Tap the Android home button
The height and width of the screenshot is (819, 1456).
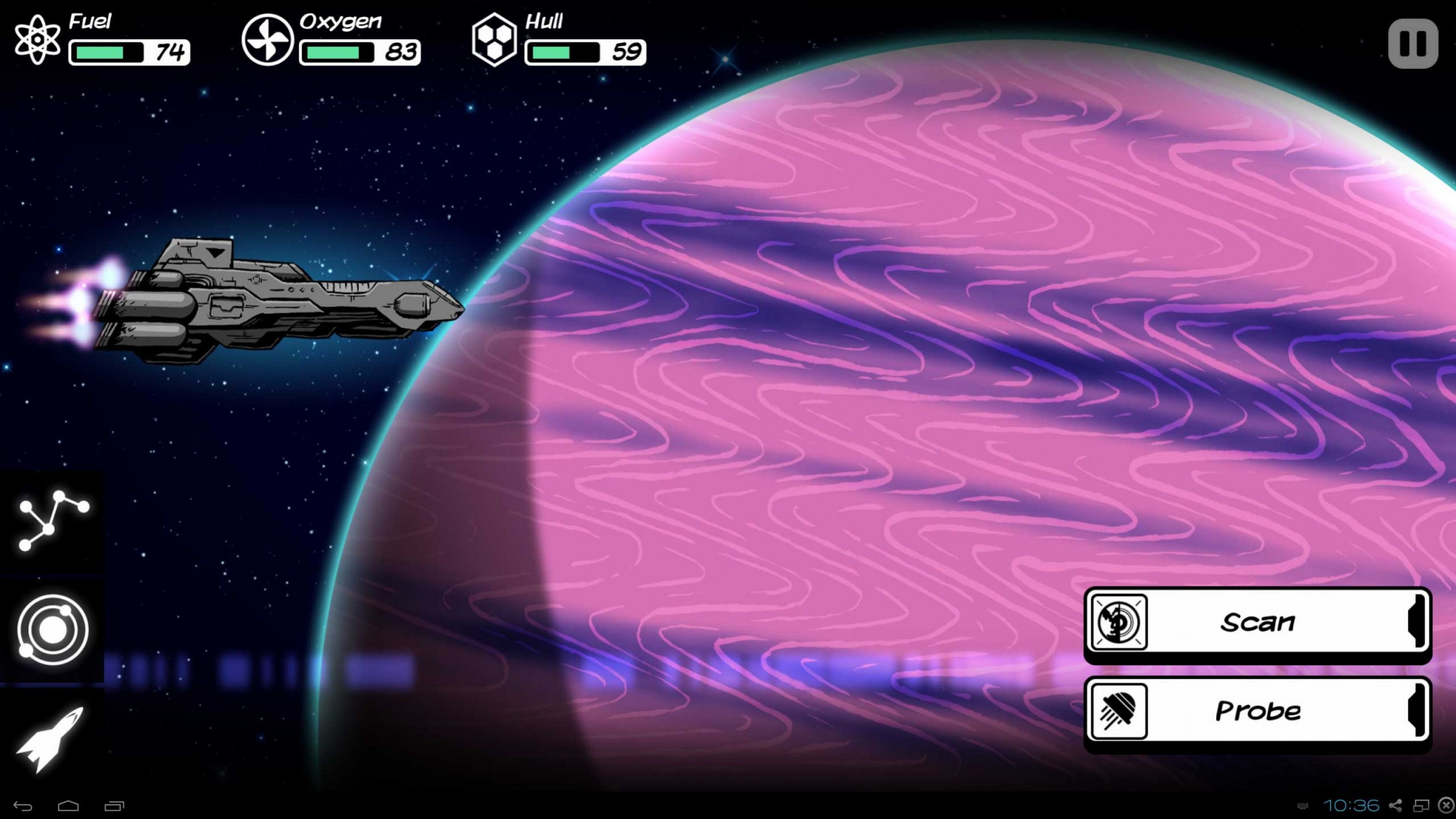point(68,806)
